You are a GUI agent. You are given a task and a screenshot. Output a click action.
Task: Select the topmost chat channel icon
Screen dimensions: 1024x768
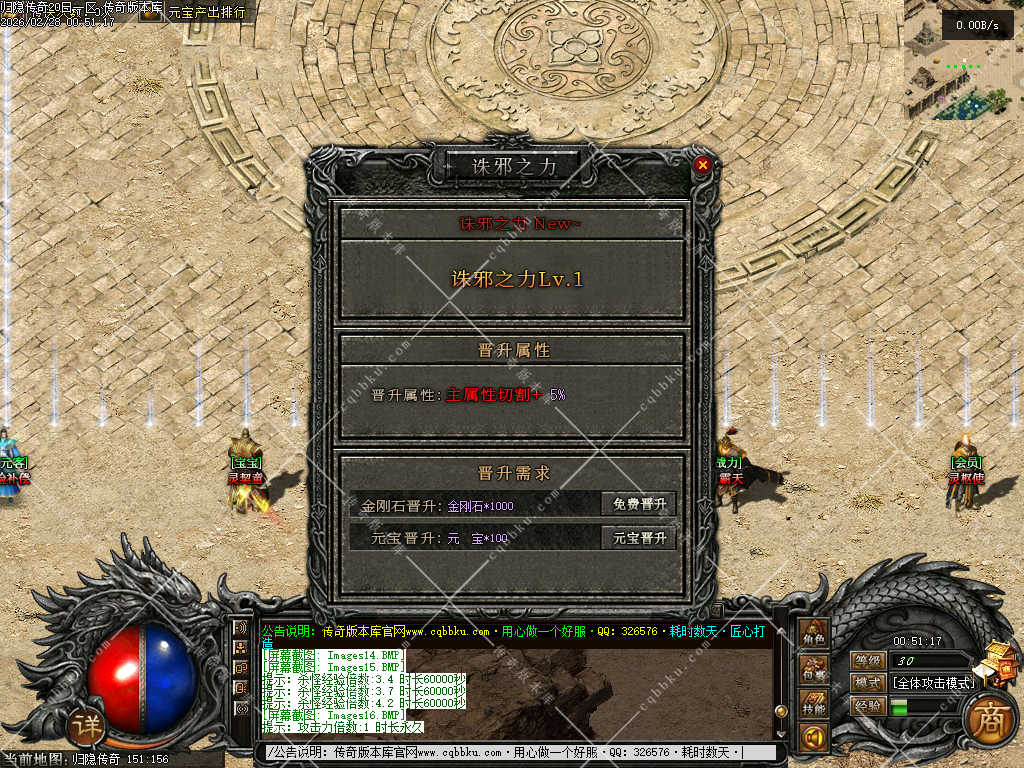pos(241,628)
